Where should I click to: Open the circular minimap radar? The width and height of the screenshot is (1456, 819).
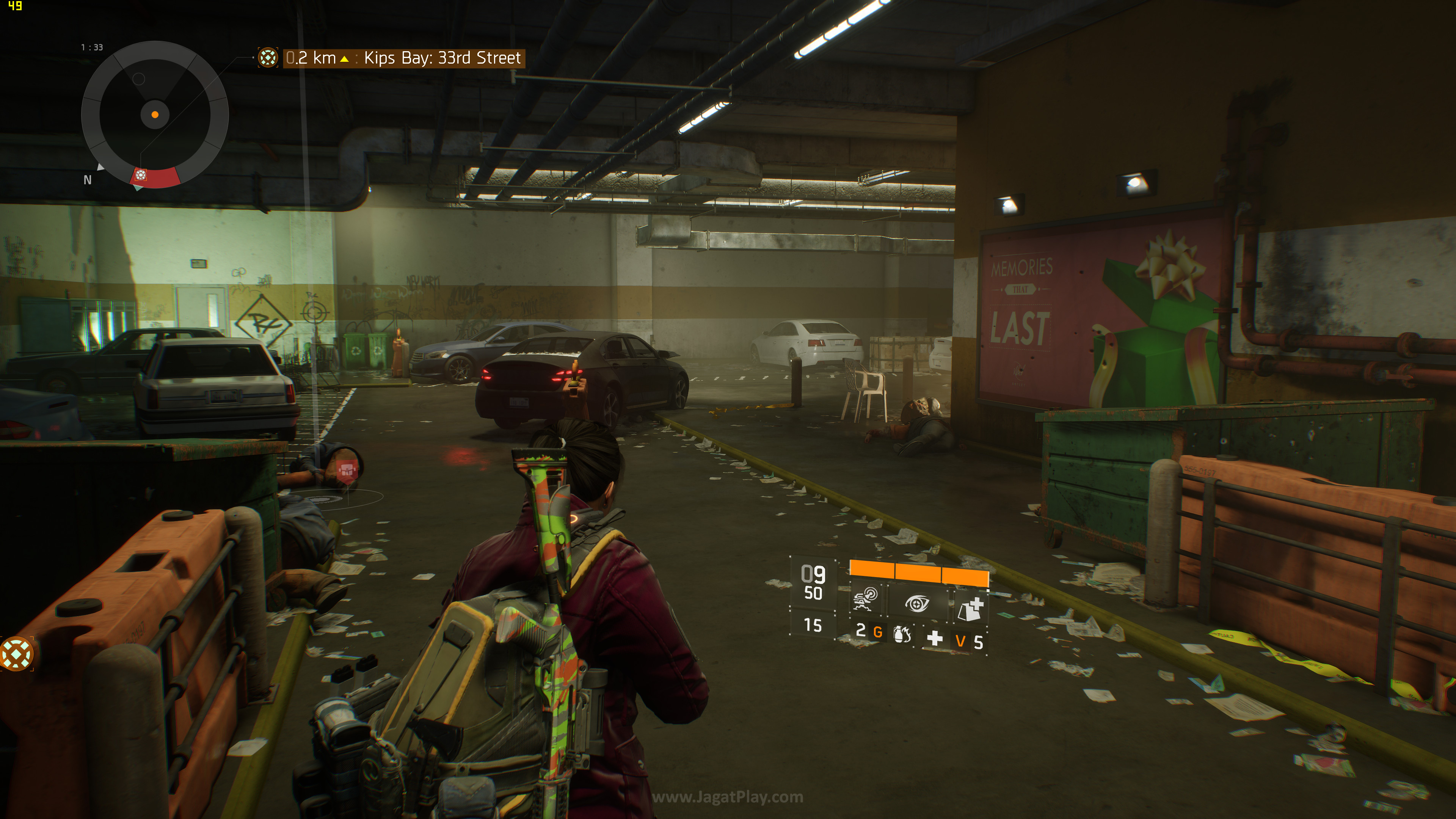[x=155, y=115]
